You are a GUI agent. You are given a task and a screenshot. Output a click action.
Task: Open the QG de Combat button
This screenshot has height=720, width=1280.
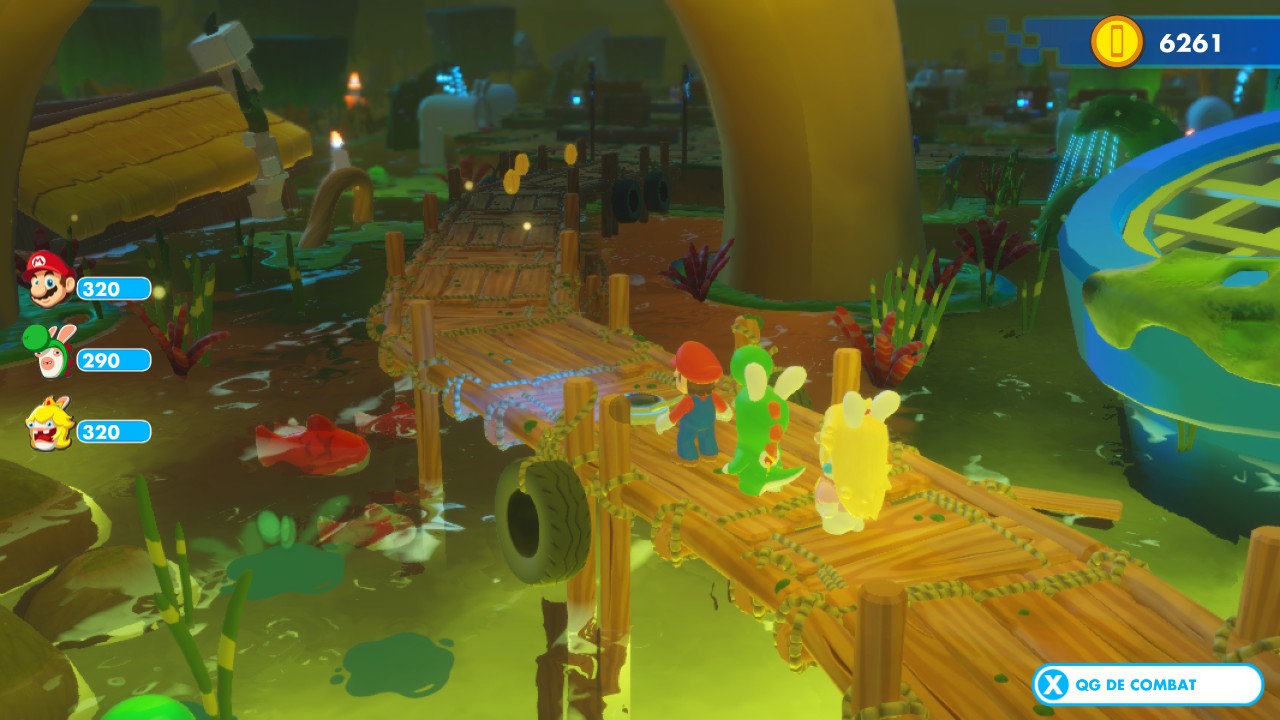coord(1147,685)
